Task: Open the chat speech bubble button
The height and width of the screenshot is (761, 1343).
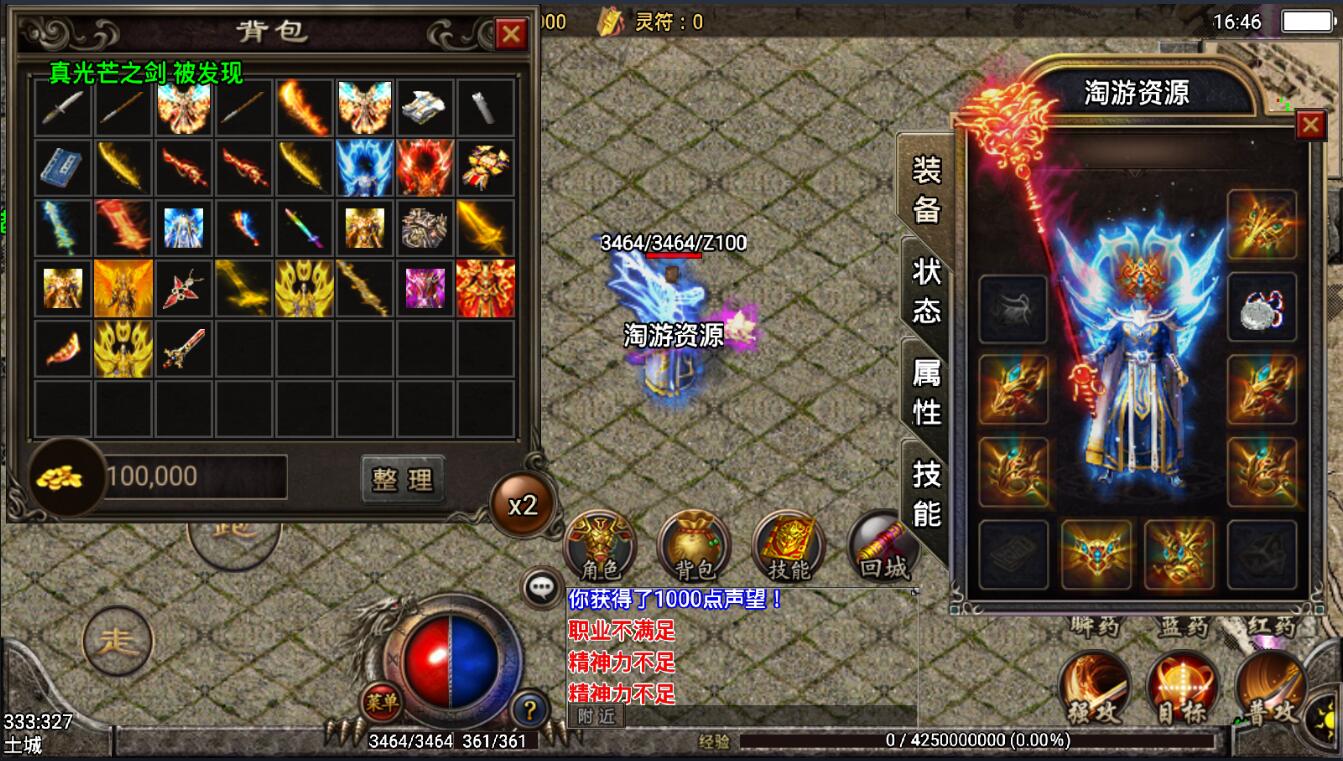Action: tap(543, 588)
